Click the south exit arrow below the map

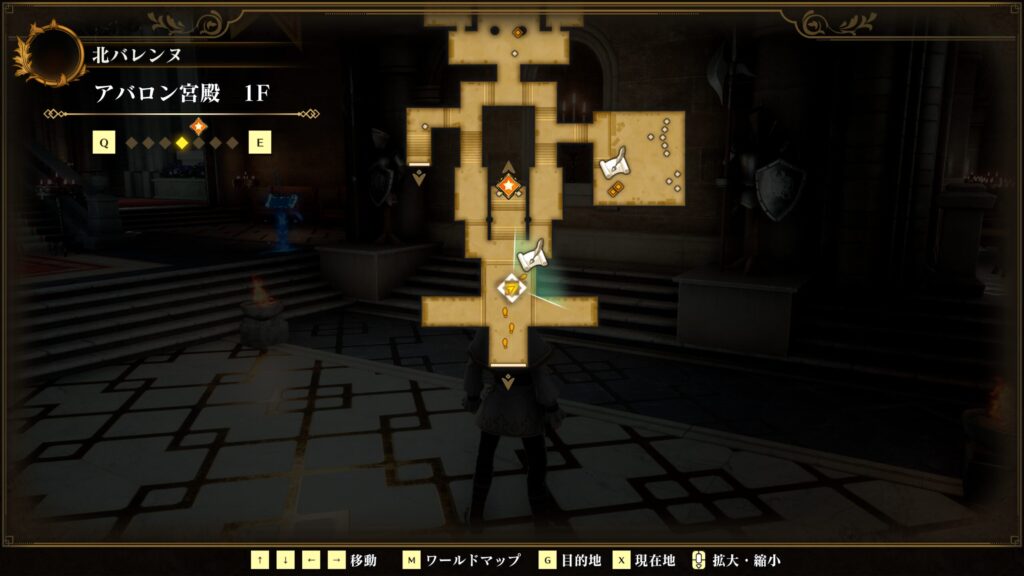click(x=508, y=382)
